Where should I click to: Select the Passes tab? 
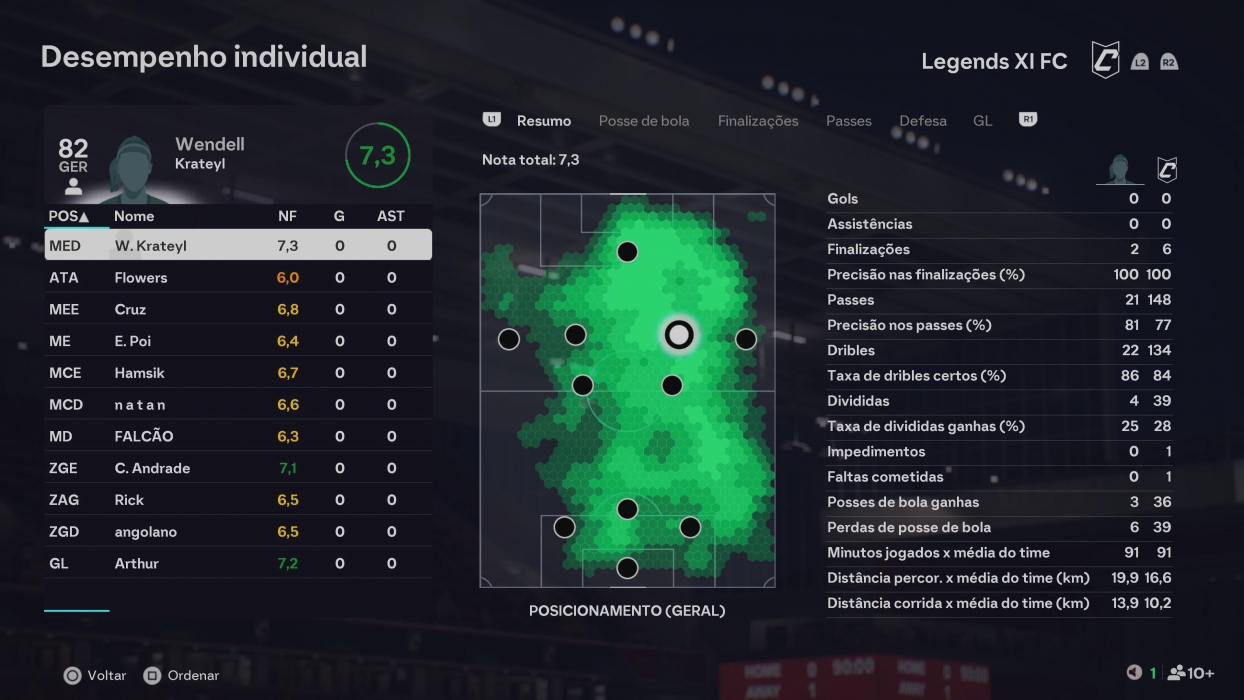point(848,121)
